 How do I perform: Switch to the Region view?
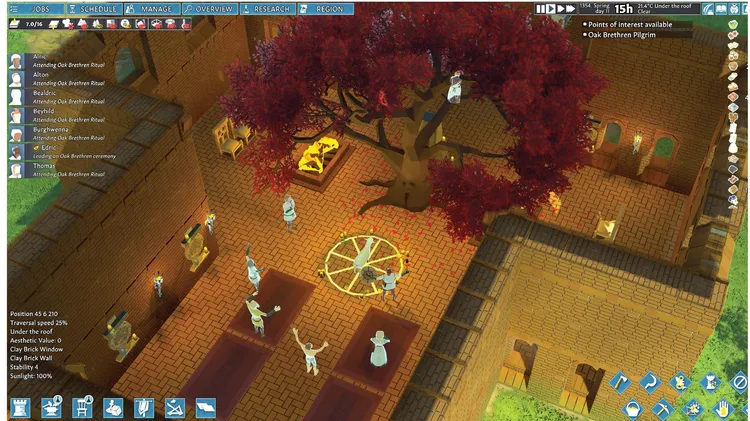pyautogui.click(x=327, y=8)
